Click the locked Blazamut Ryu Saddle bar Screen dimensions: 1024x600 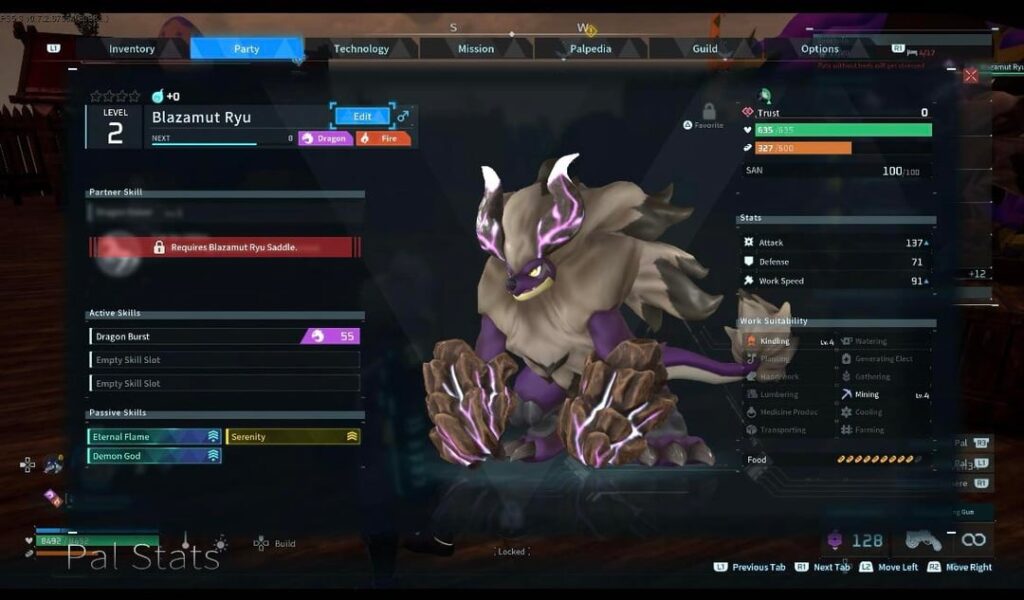pos(225,247)
